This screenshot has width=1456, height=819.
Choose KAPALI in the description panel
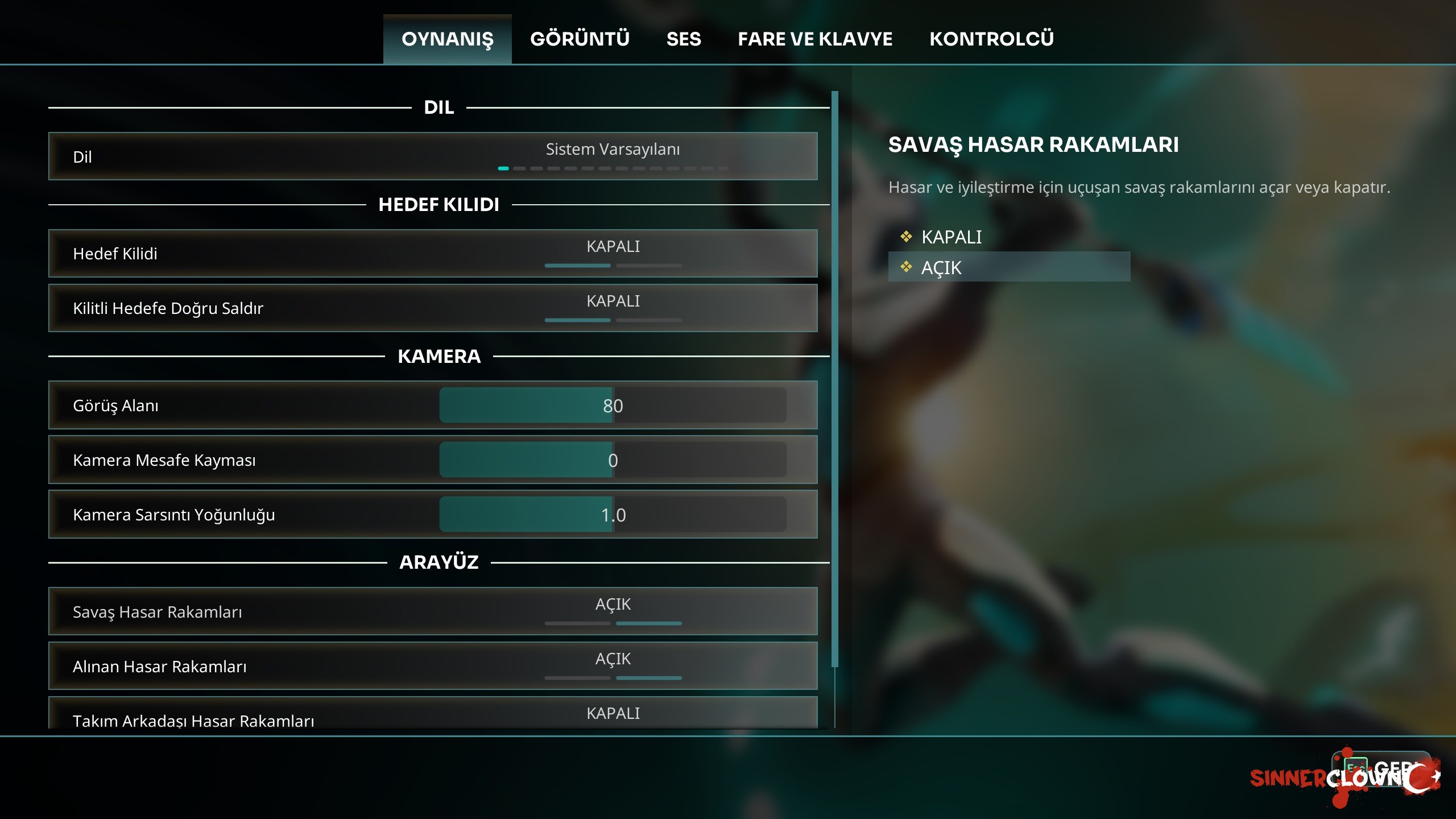pyautogui.click(x=952, y=237)
